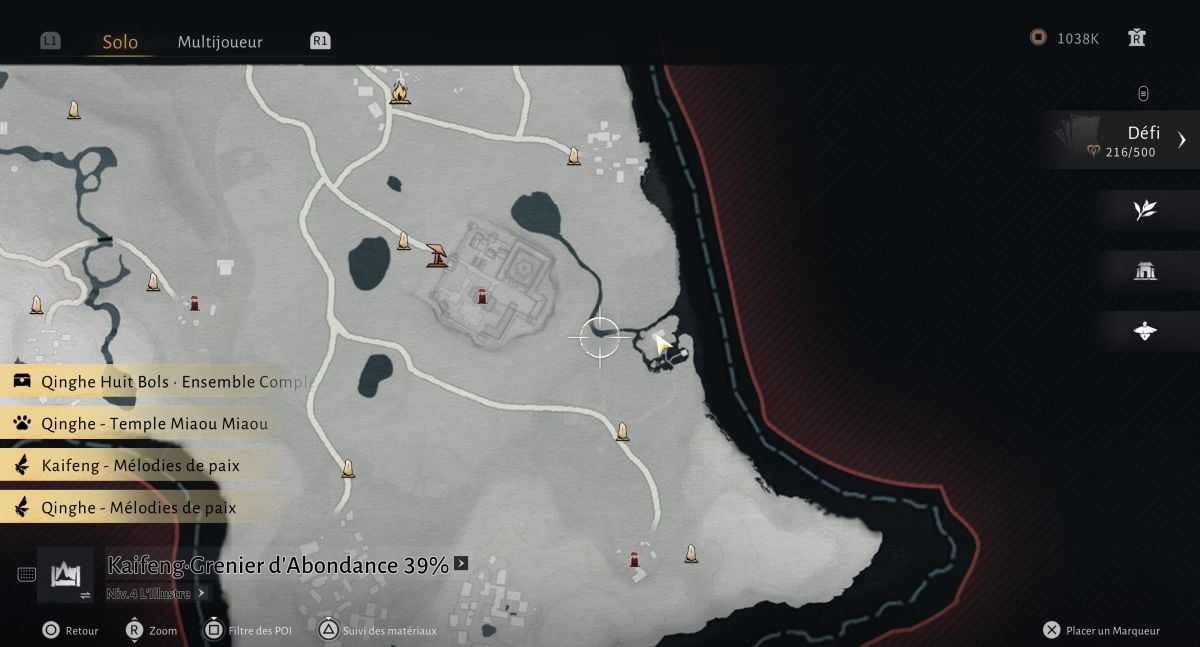Open the Niv.4 L'illustre level details
The image size is (1200, 647).
(x=157, y=593)
